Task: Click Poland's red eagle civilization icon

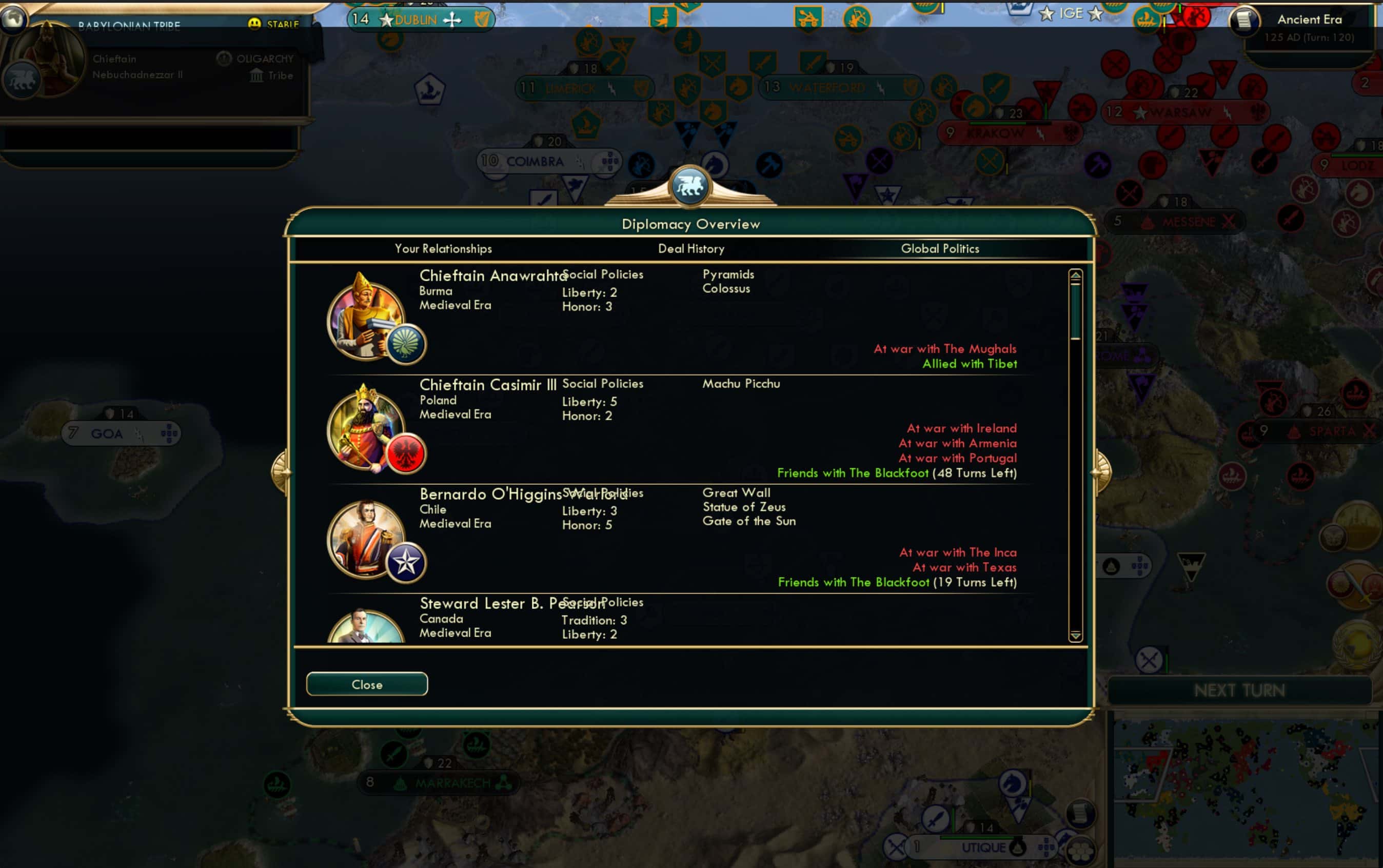Action: tap(408, 453)
